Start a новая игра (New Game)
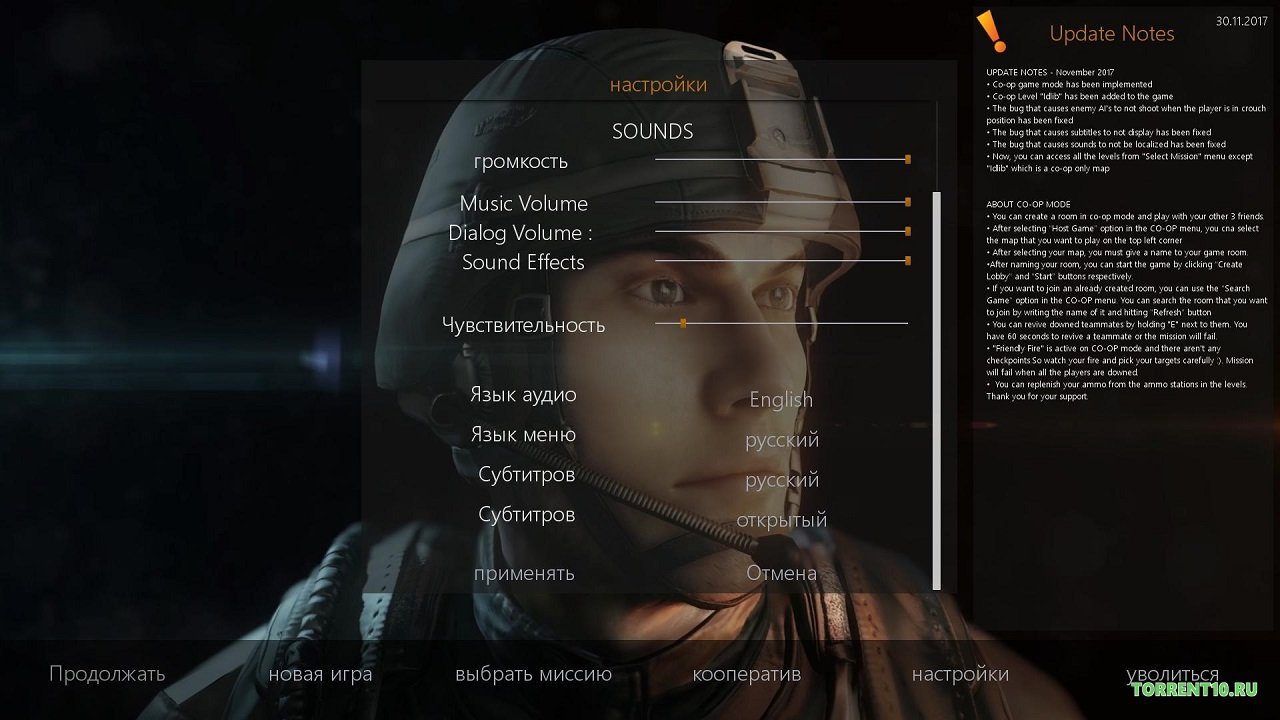The height and width of the screenshot is (720, 1280). coord(320,674)
